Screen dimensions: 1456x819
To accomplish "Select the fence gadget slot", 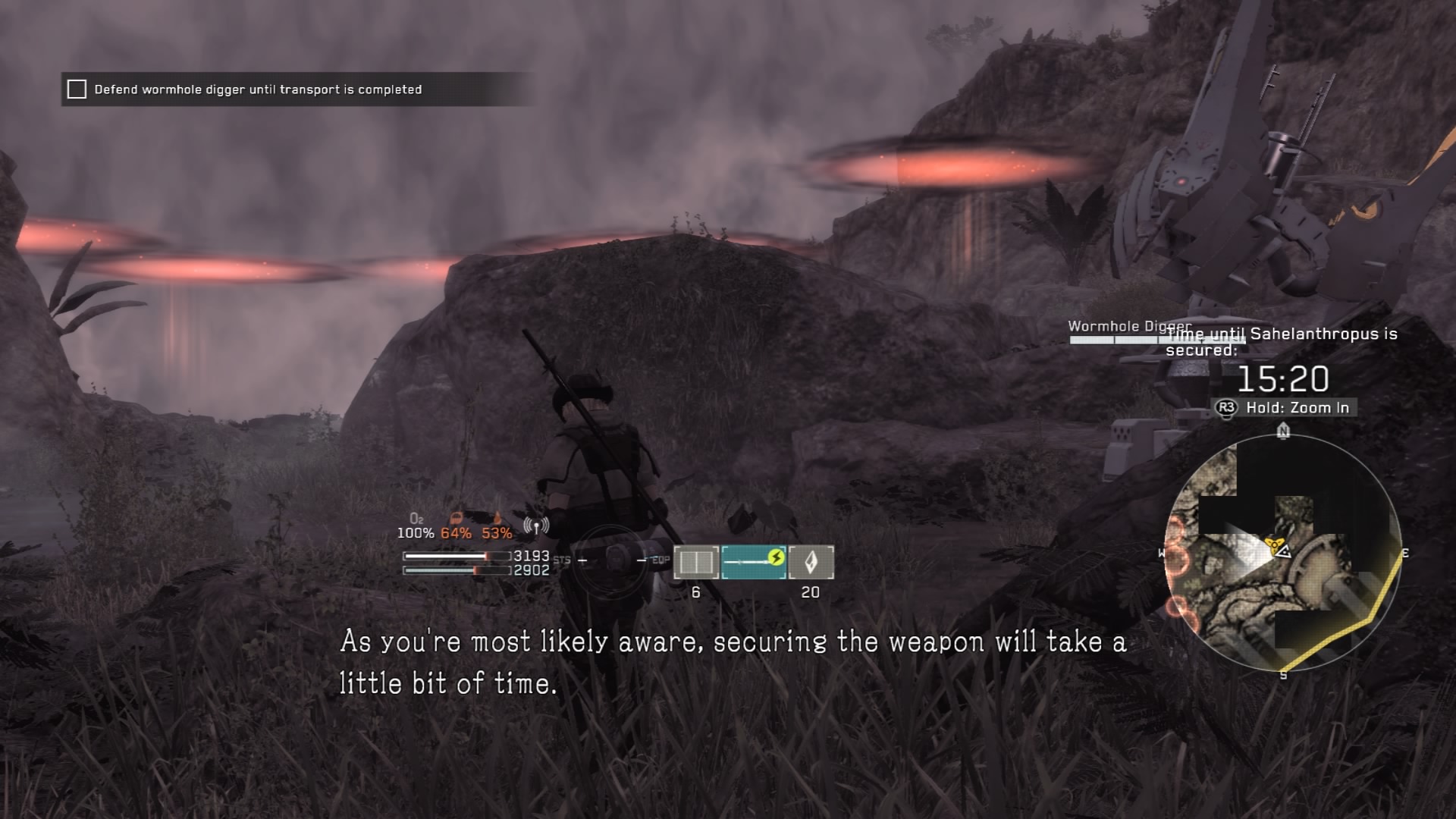I will (695, 563).
